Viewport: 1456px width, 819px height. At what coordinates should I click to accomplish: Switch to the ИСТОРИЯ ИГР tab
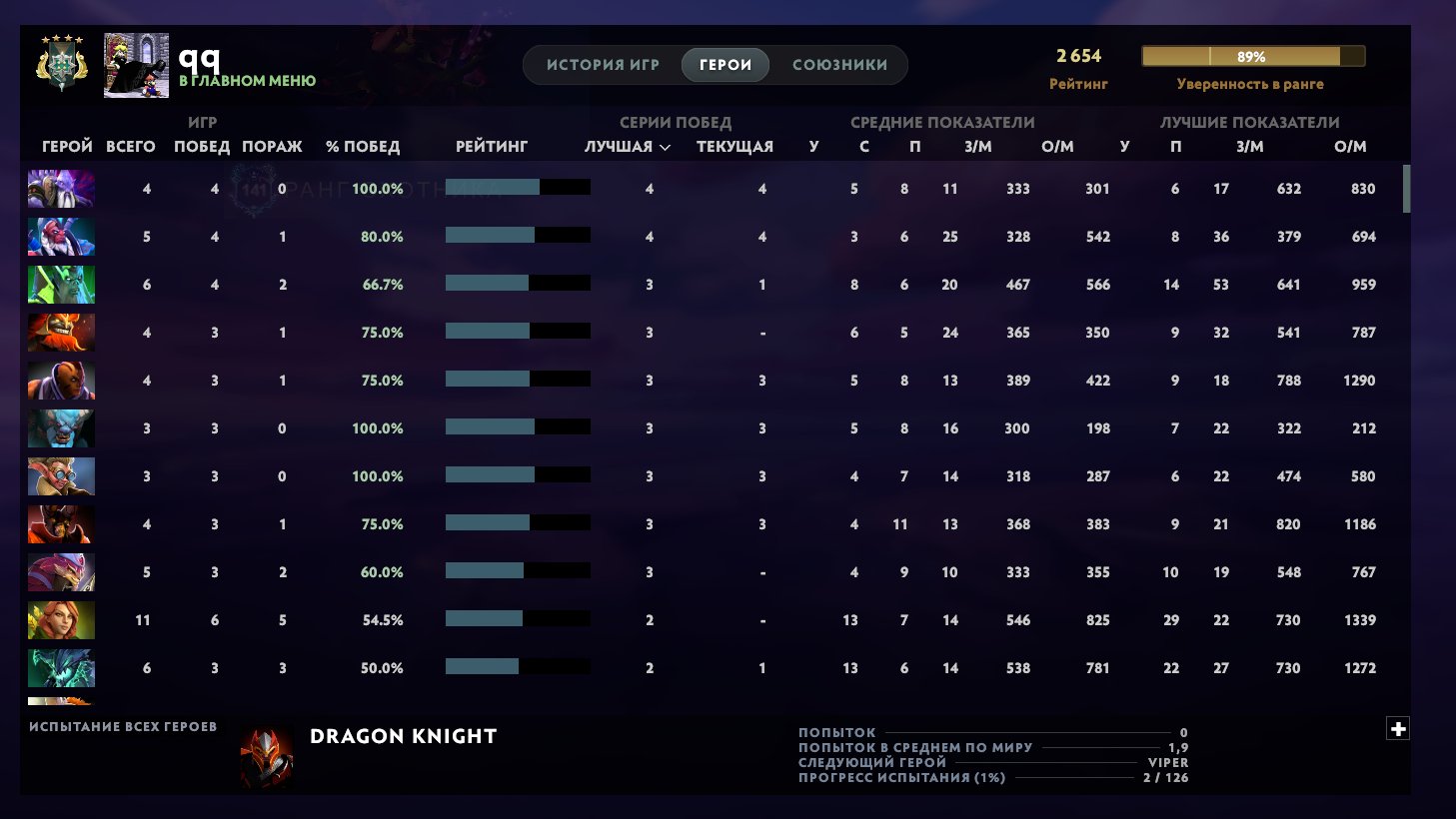click(599, 64)
